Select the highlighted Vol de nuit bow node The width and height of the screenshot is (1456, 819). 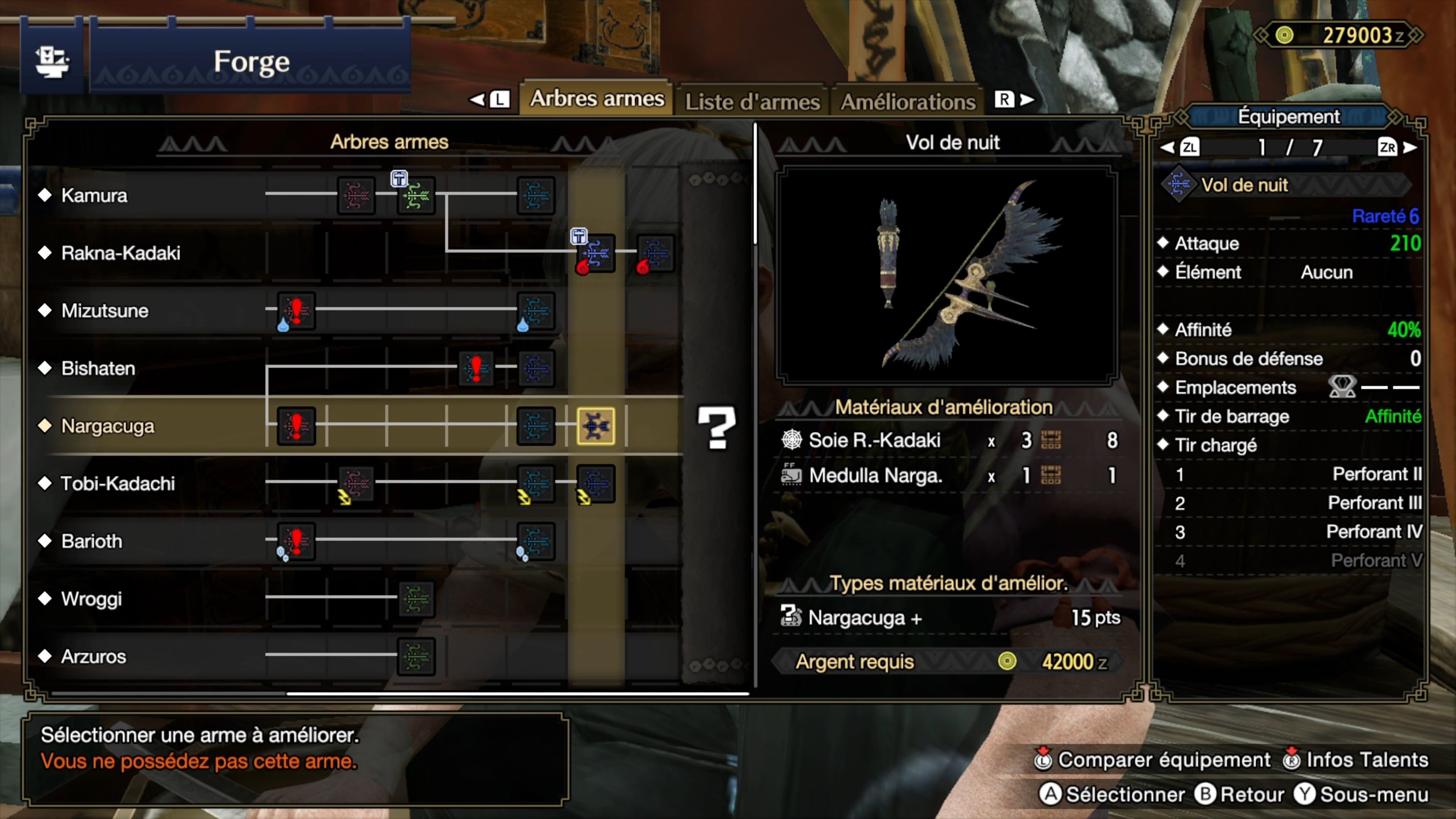click(595, 427)
